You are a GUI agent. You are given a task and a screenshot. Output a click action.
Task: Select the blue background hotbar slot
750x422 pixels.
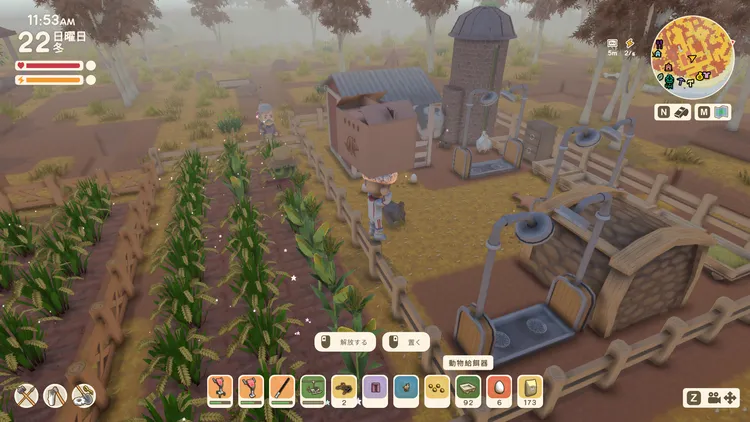[x=406, y=388]
